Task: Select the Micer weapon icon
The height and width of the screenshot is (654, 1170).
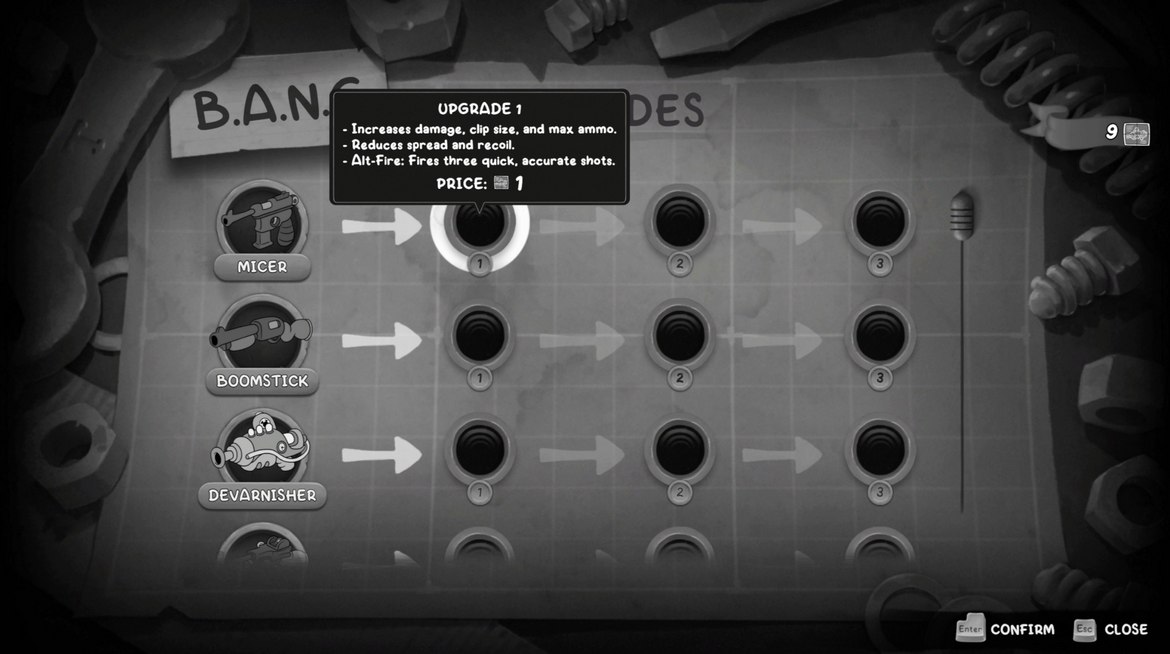Action: point(262,220)
